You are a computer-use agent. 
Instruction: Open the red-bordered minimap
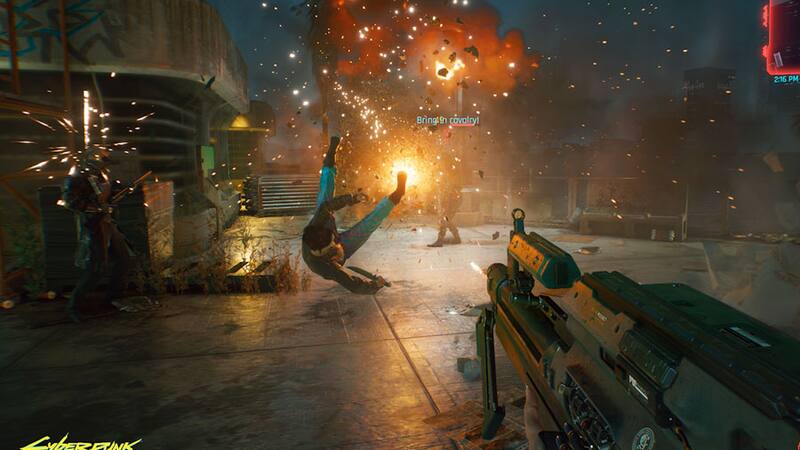(783, 36)
